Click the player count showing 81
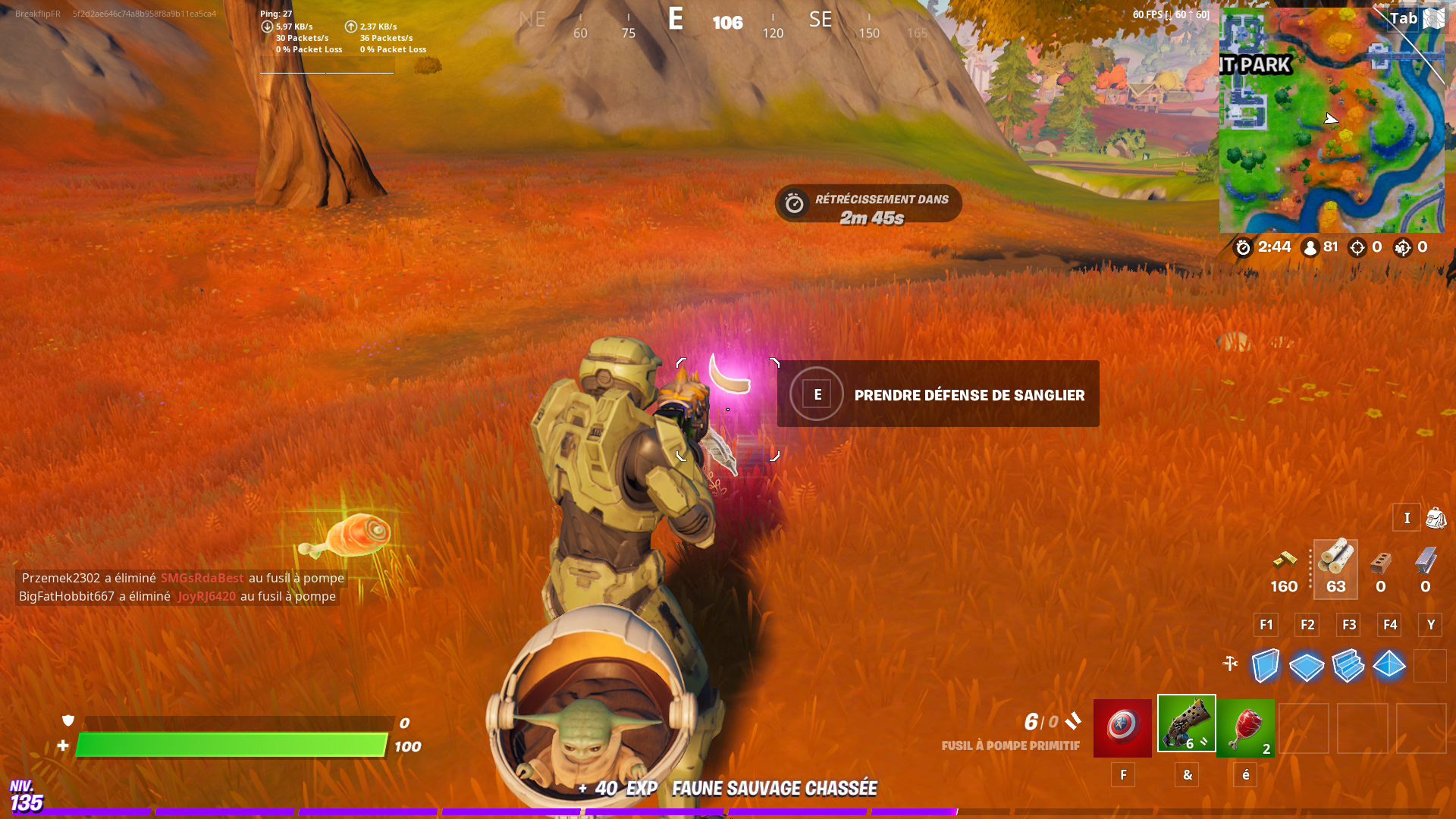This screenshot has height=819, width=1456. [x=1329, y=246]
